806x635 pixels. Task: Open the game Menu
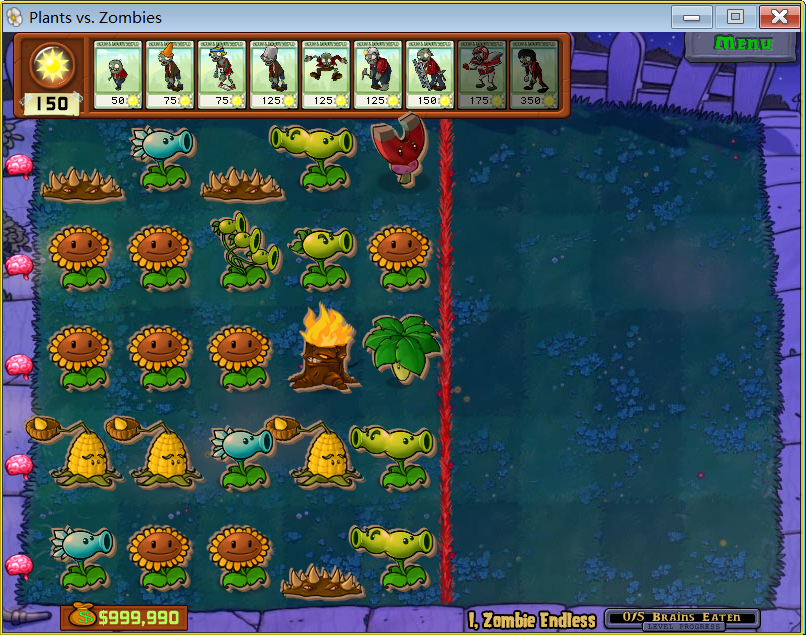coord(743,44)
